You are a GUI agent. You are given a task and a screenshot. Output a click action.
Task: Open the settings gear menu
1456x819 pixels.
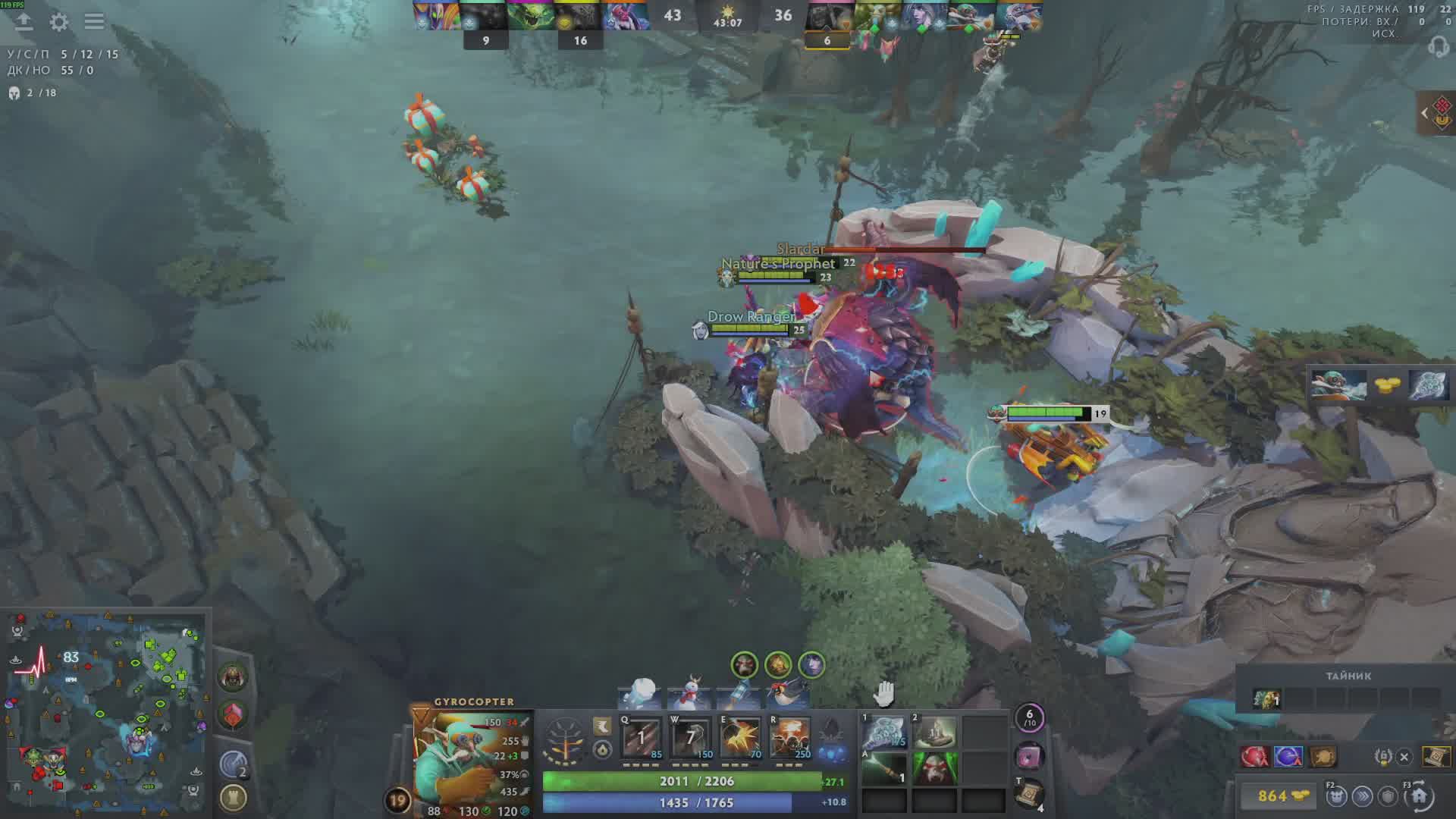click(59, 22)
